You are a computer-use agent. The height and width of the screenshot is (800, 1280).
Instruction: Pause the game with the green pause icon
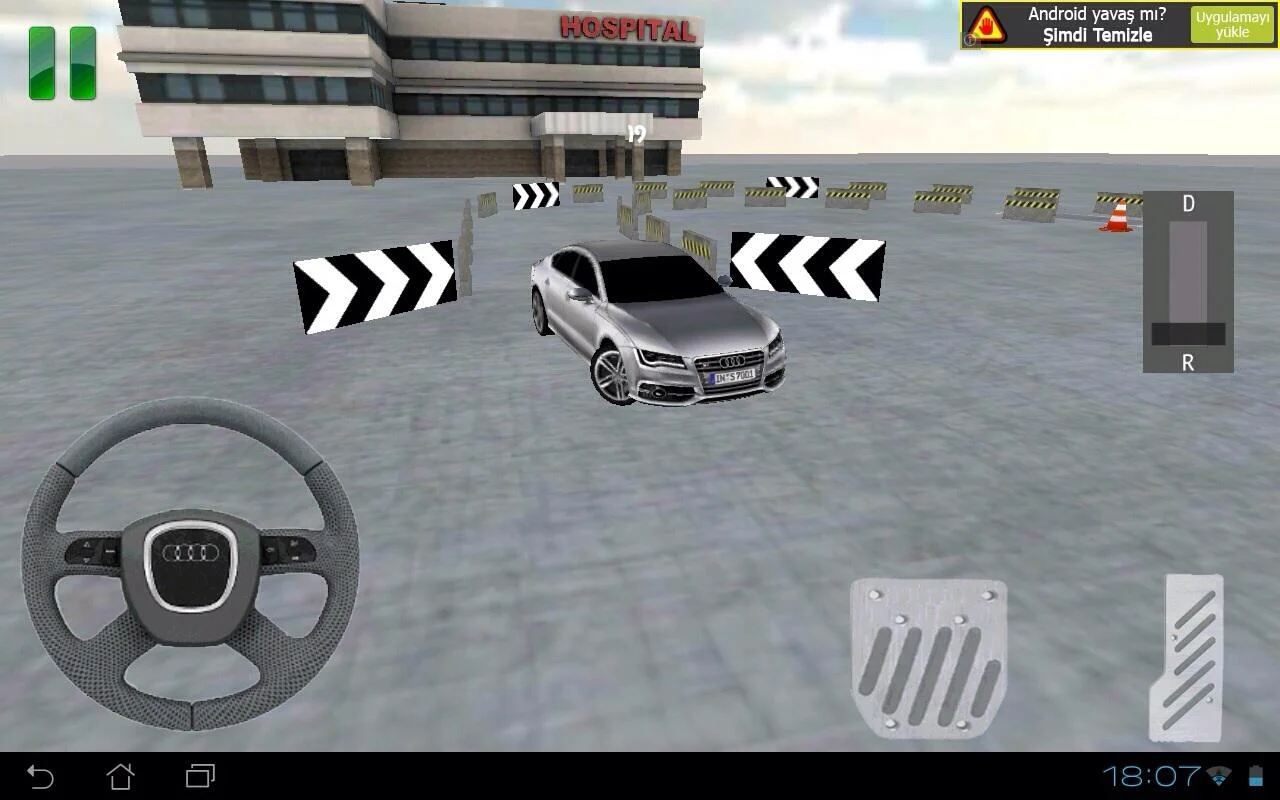[60, 65]
